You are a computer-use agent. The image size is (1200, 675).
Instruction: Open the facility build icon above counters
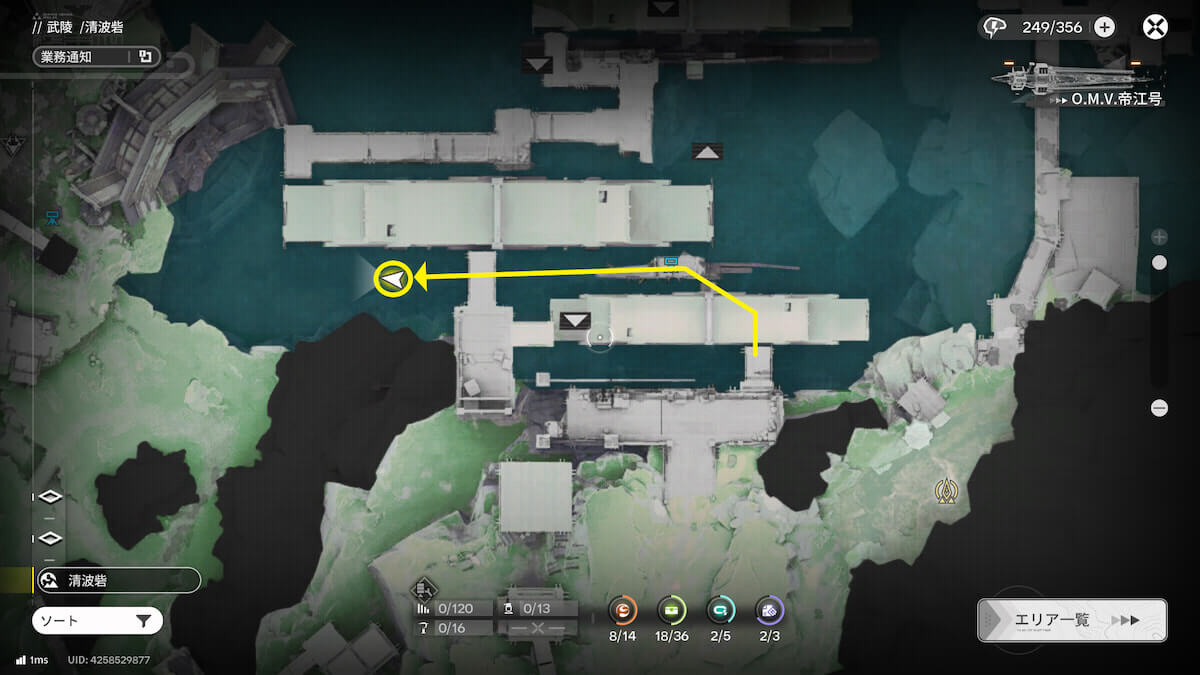coord(425,587)
